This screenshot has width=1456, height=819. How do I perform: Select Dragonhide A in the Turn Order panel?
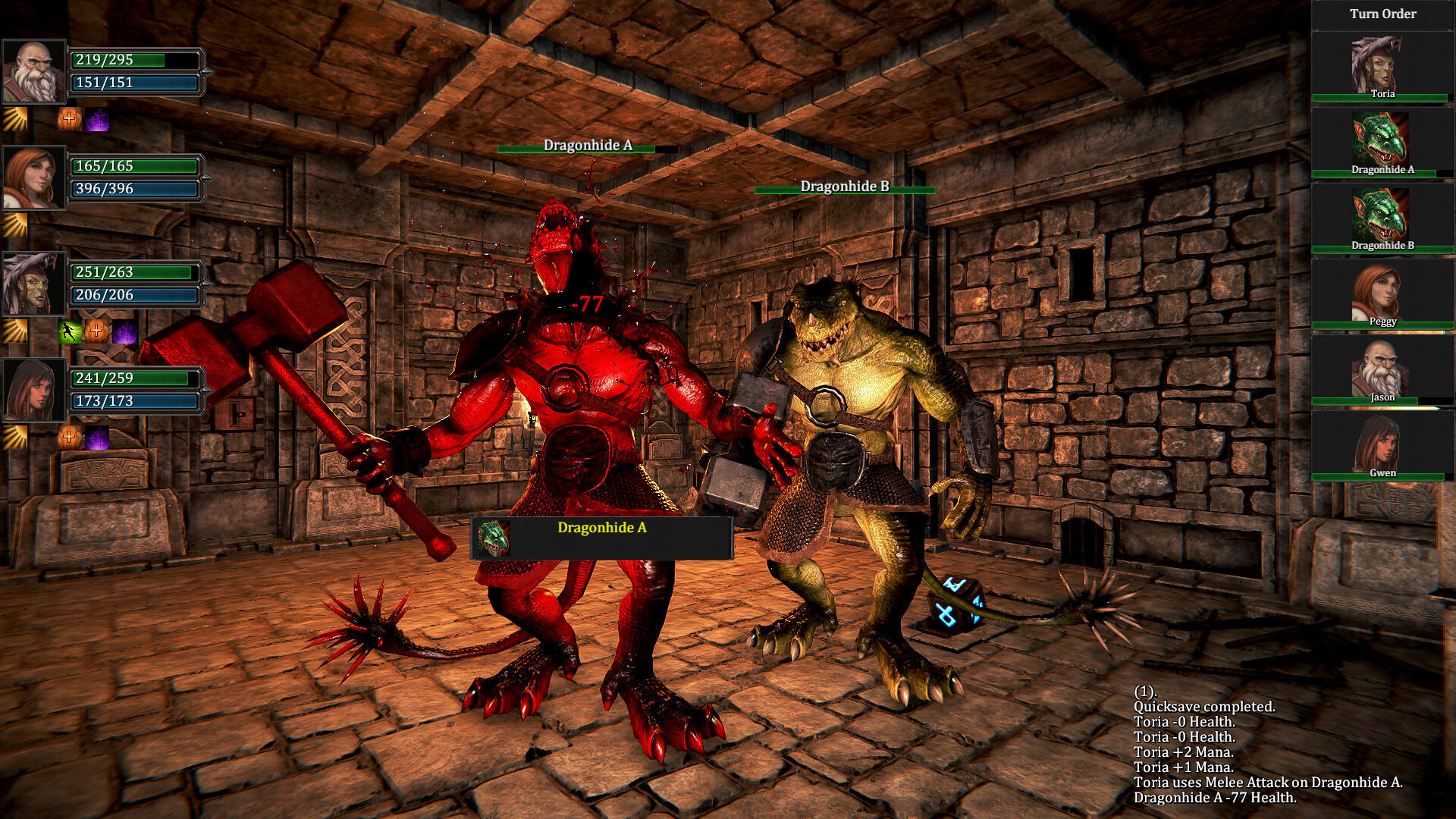1382,136
